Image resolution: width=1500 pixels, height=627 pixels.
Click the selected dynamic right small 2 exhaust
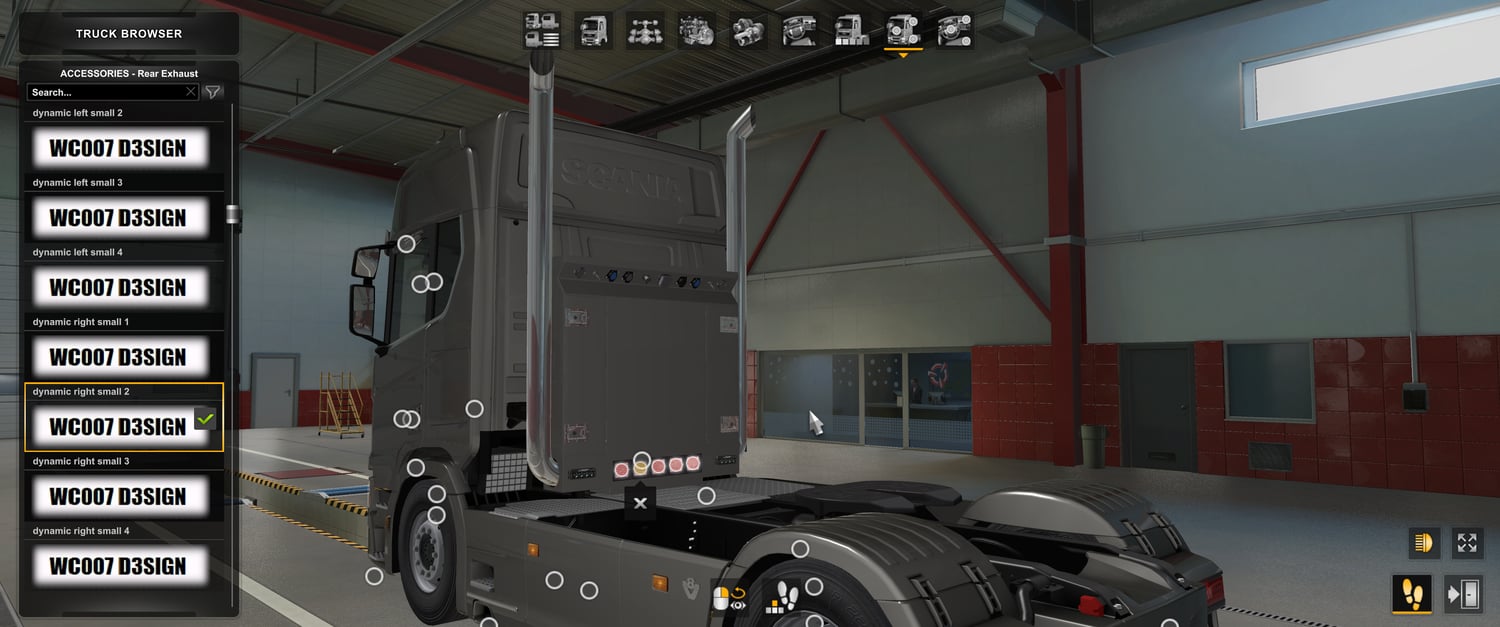click(119, 427)
